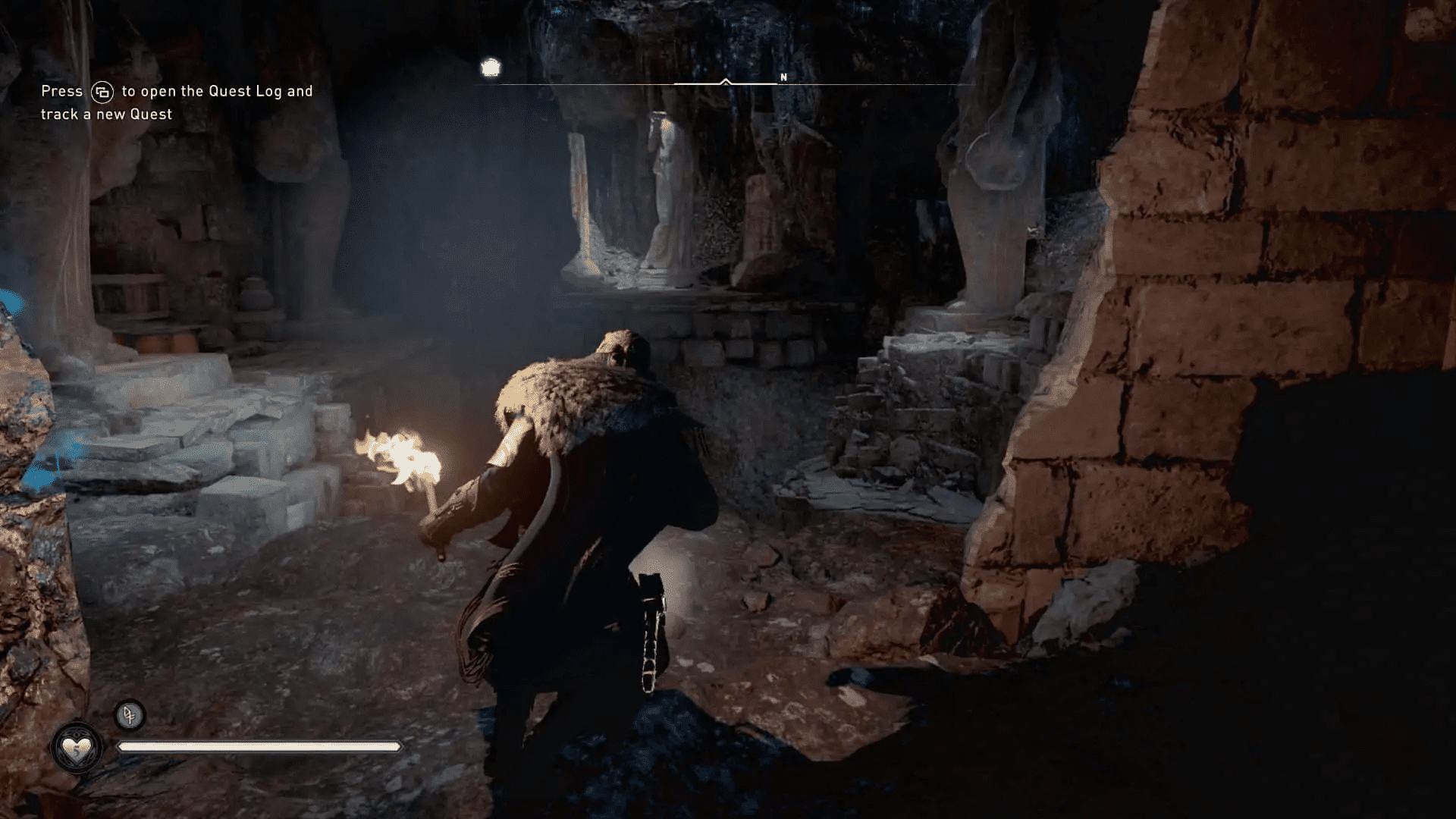Click the 'Press to open the Quest Log' prompt

pyautogui.click(x=174, y=91)
